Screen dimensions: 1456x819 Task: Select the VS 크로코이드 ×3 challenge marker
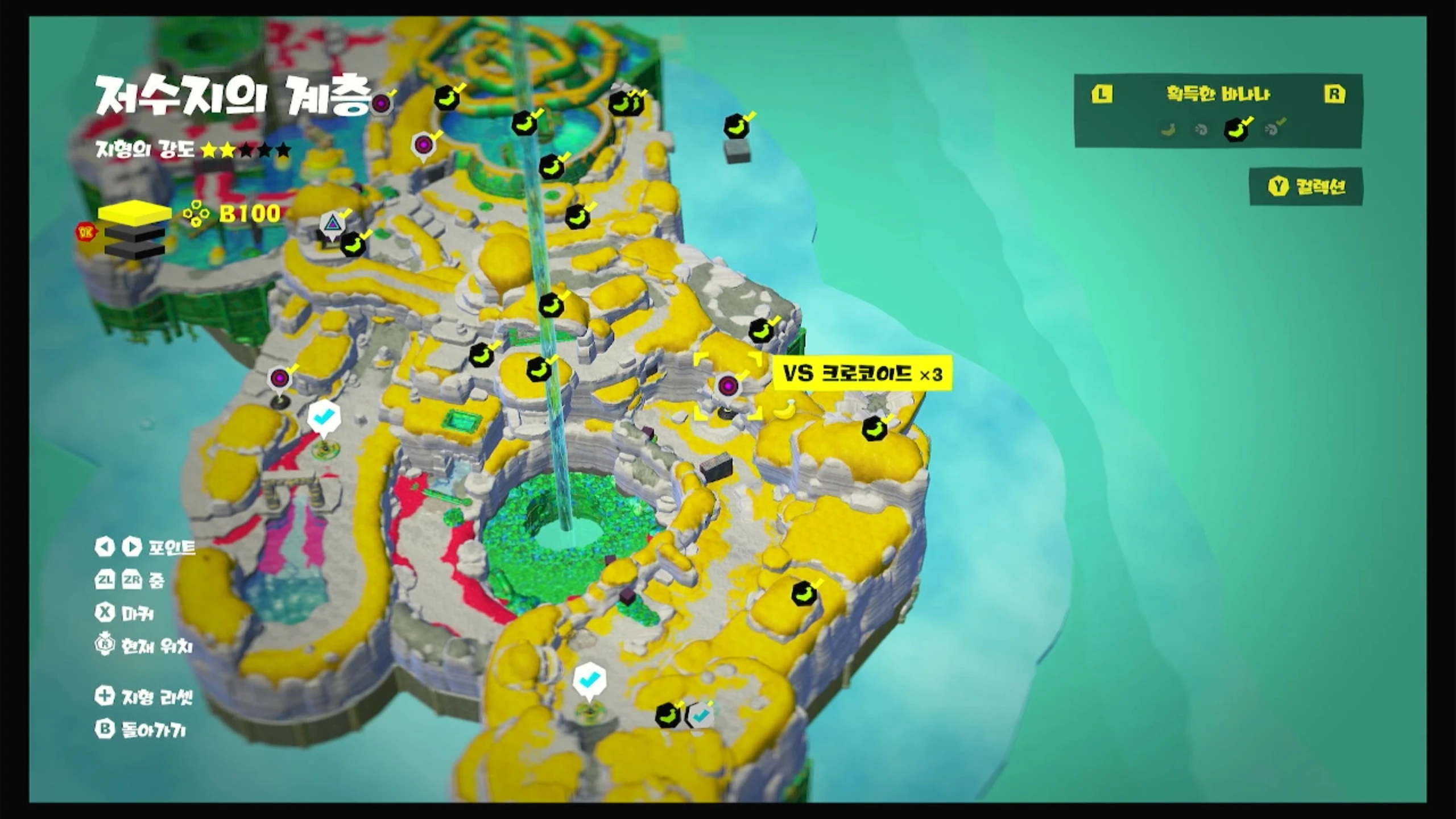[728, 386]
